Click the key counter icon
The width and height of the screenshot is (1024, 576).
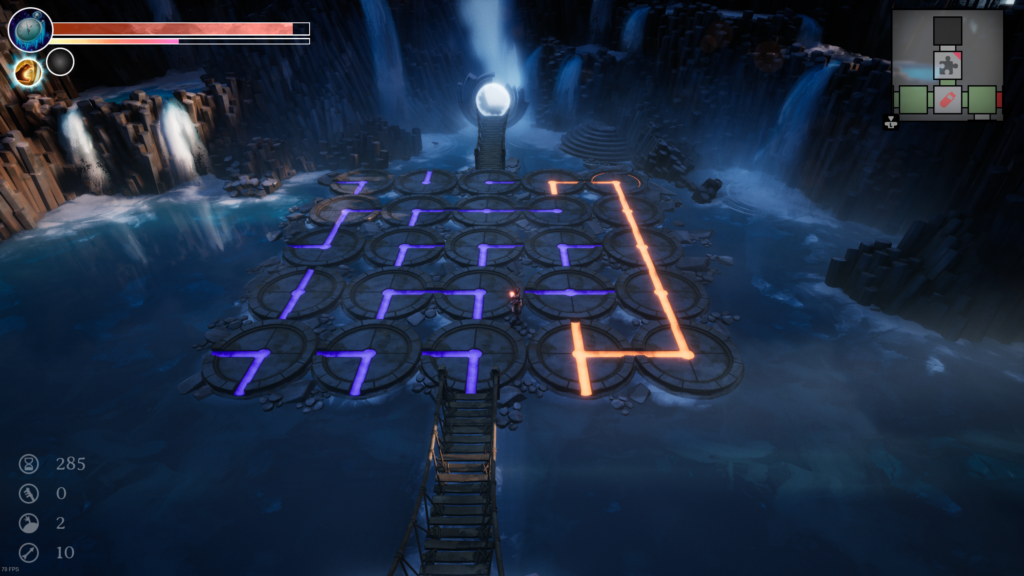(x=29, y=493)
